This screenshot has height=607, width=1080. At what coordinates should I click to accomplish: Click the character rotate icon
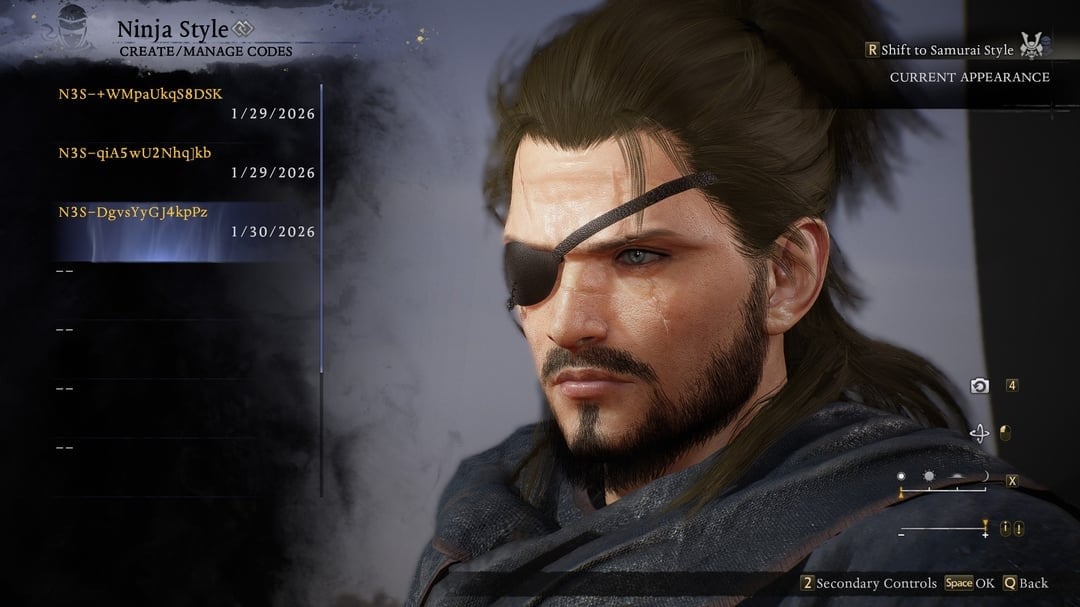(x=979, y=433)
